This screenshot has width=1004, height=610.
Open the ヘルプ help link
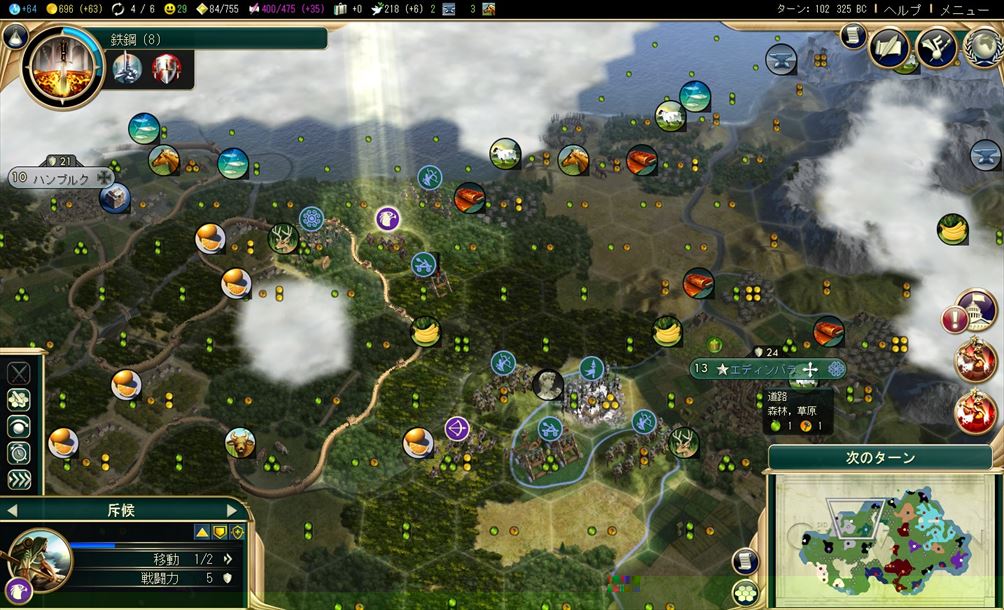(x=909, y=9)
